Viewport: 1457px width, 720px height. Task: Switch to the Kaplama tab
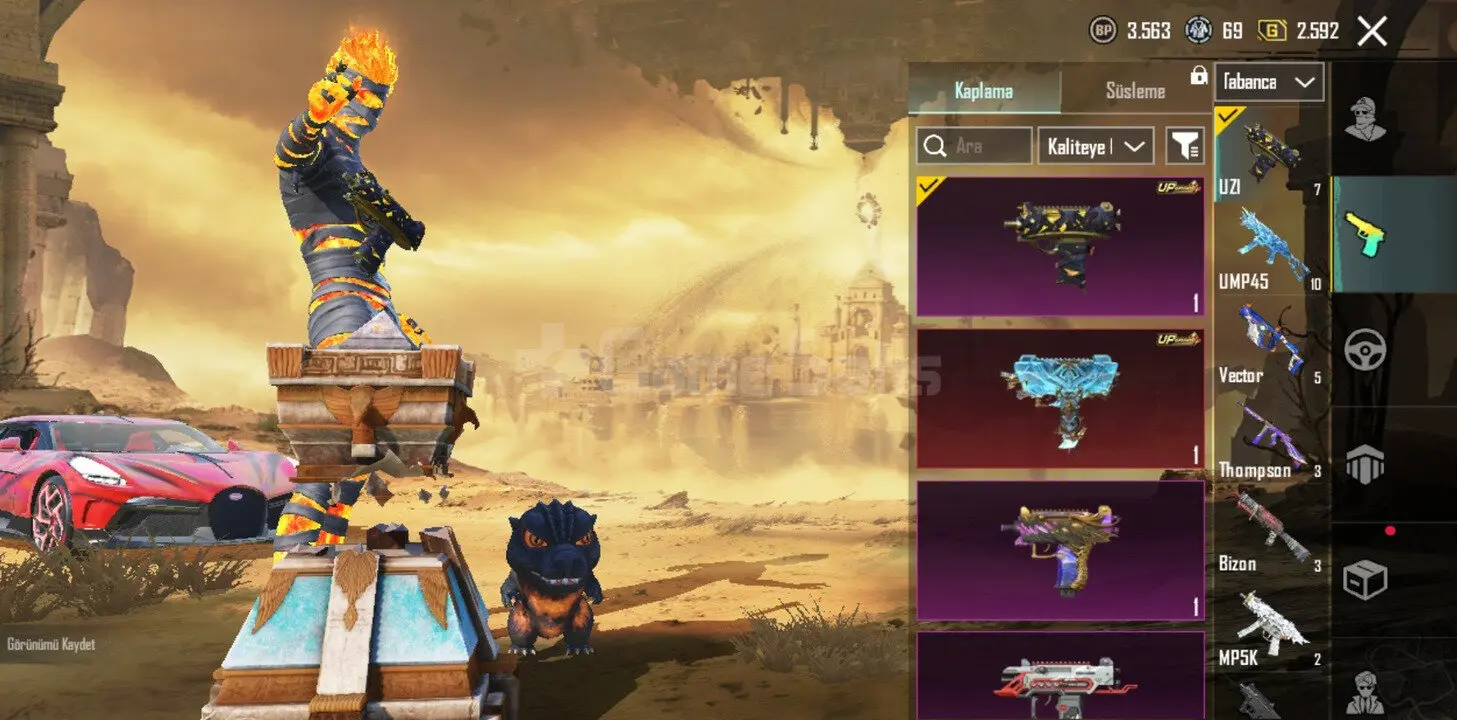984,91
